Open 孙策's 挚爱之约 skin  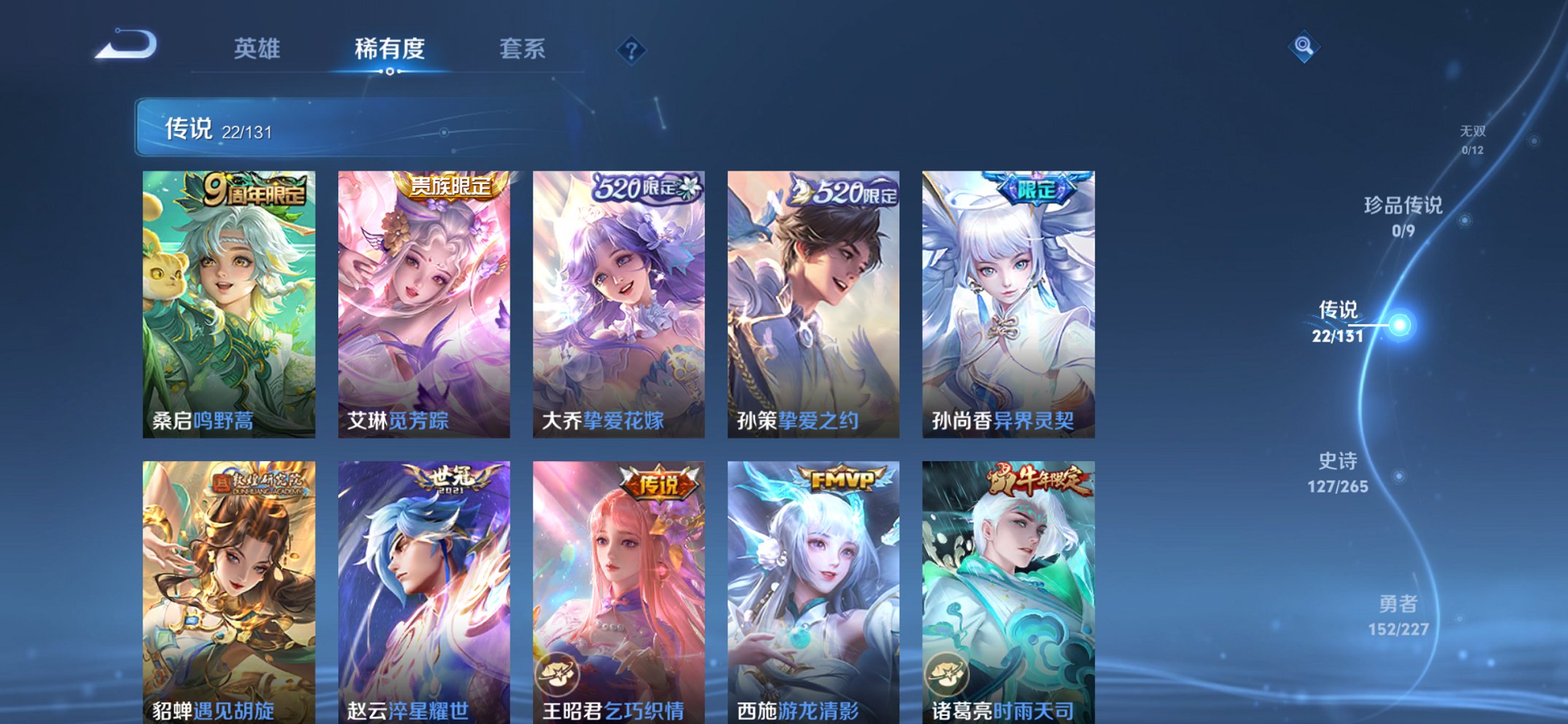click(815, 306)
